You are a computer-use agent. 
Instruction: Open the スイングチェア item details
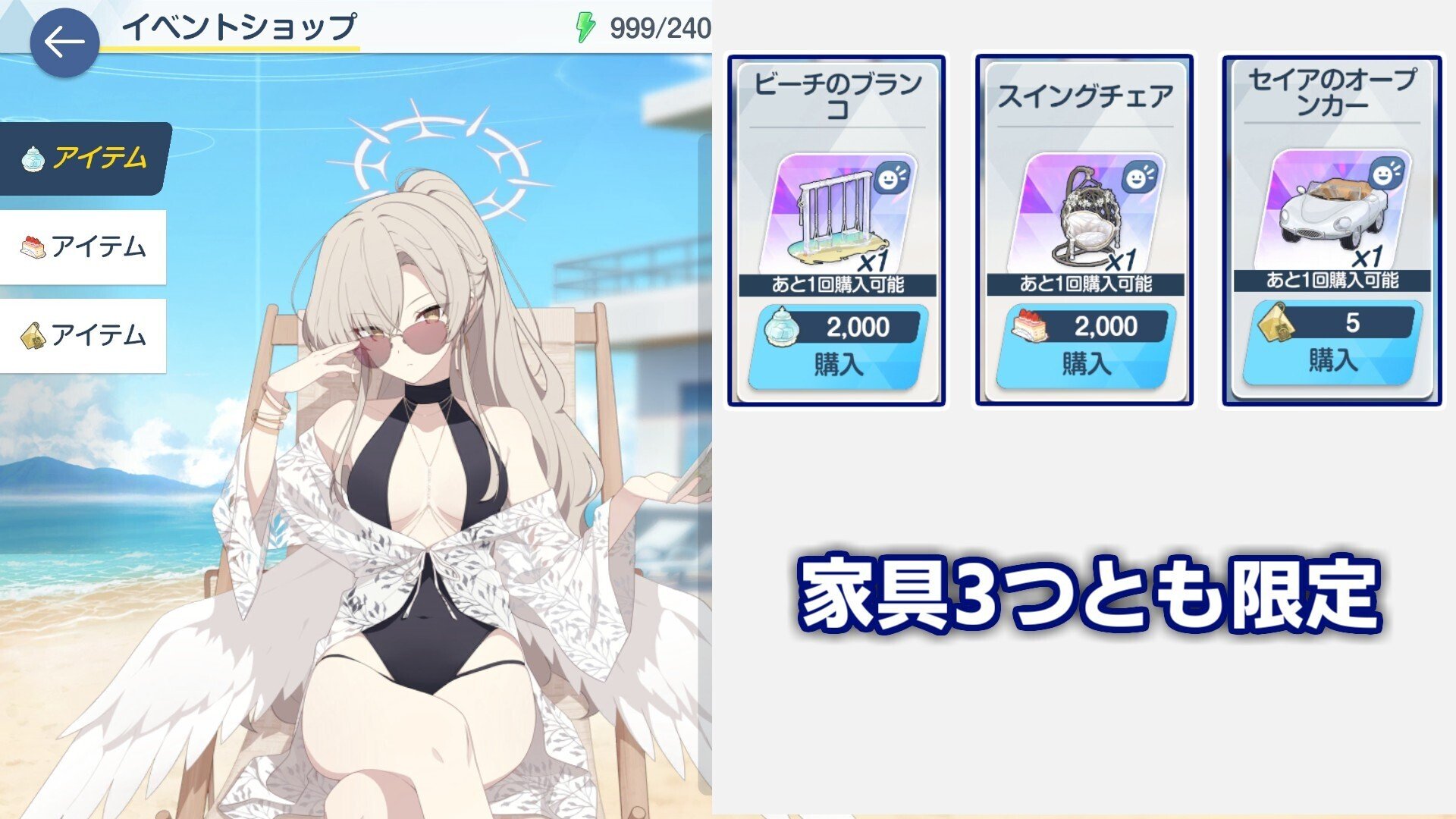[x=1087, y=212]
